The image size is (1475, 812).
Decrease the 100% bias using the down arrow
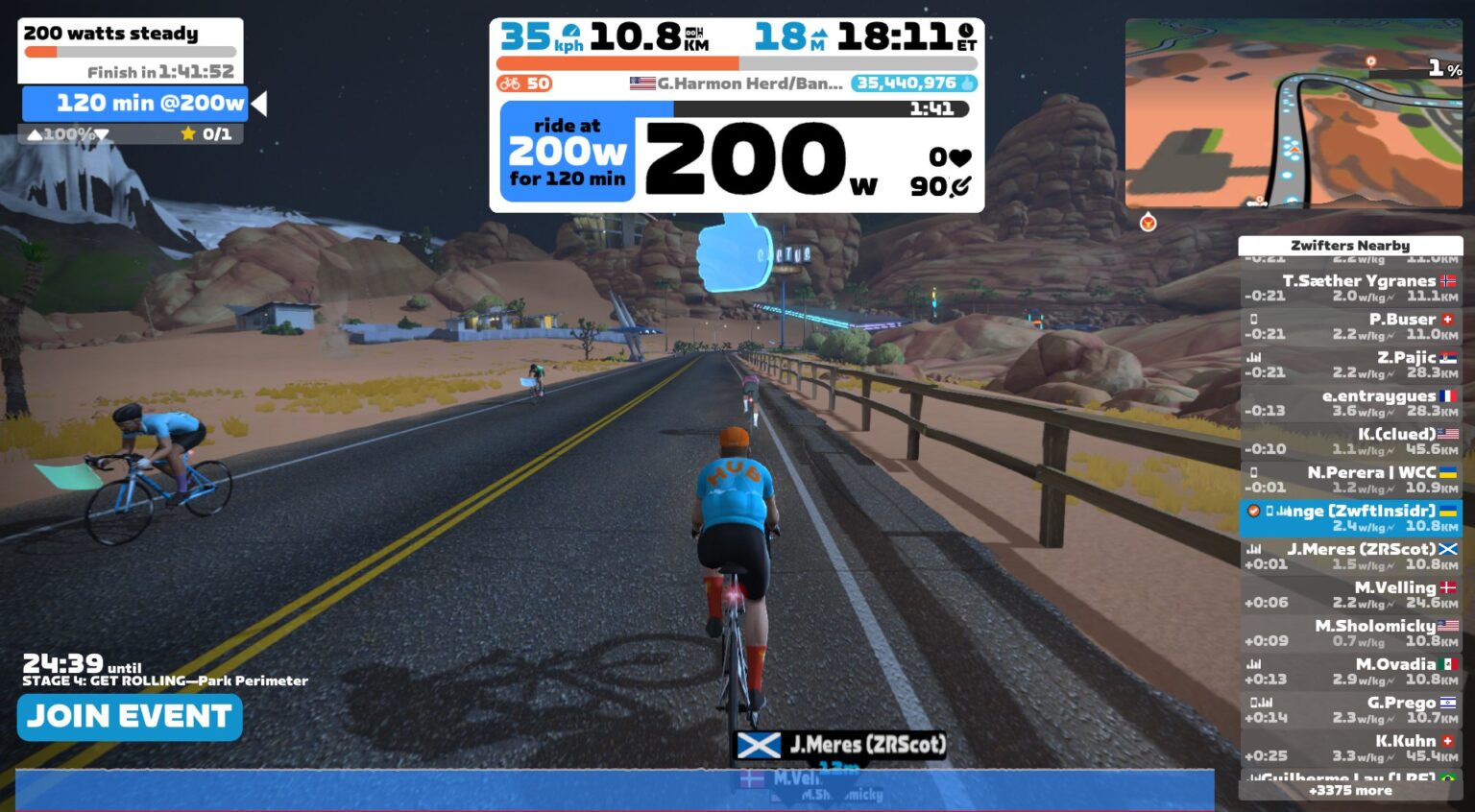click(102, 135)
